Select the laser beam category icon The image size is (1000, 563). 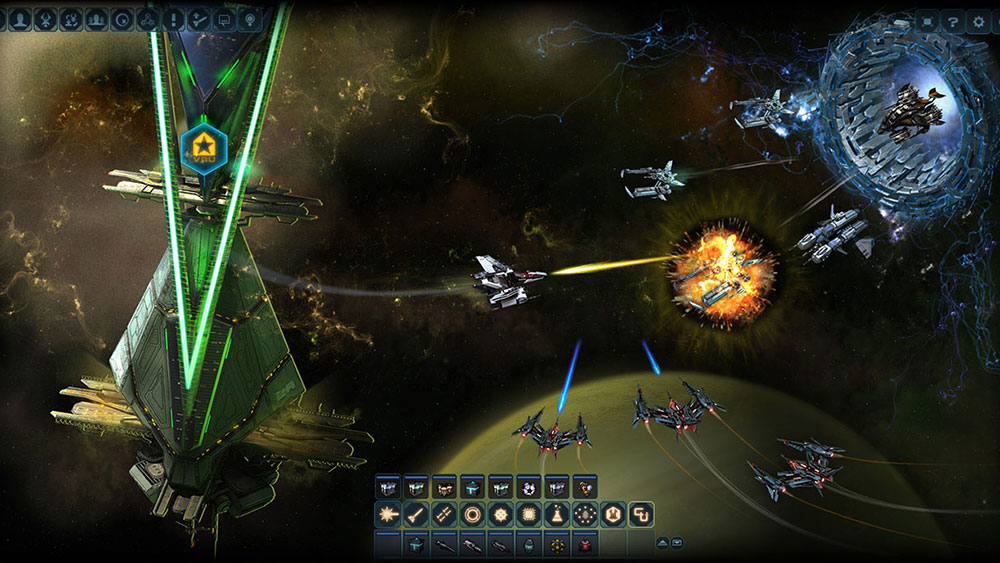coord(388,515)
